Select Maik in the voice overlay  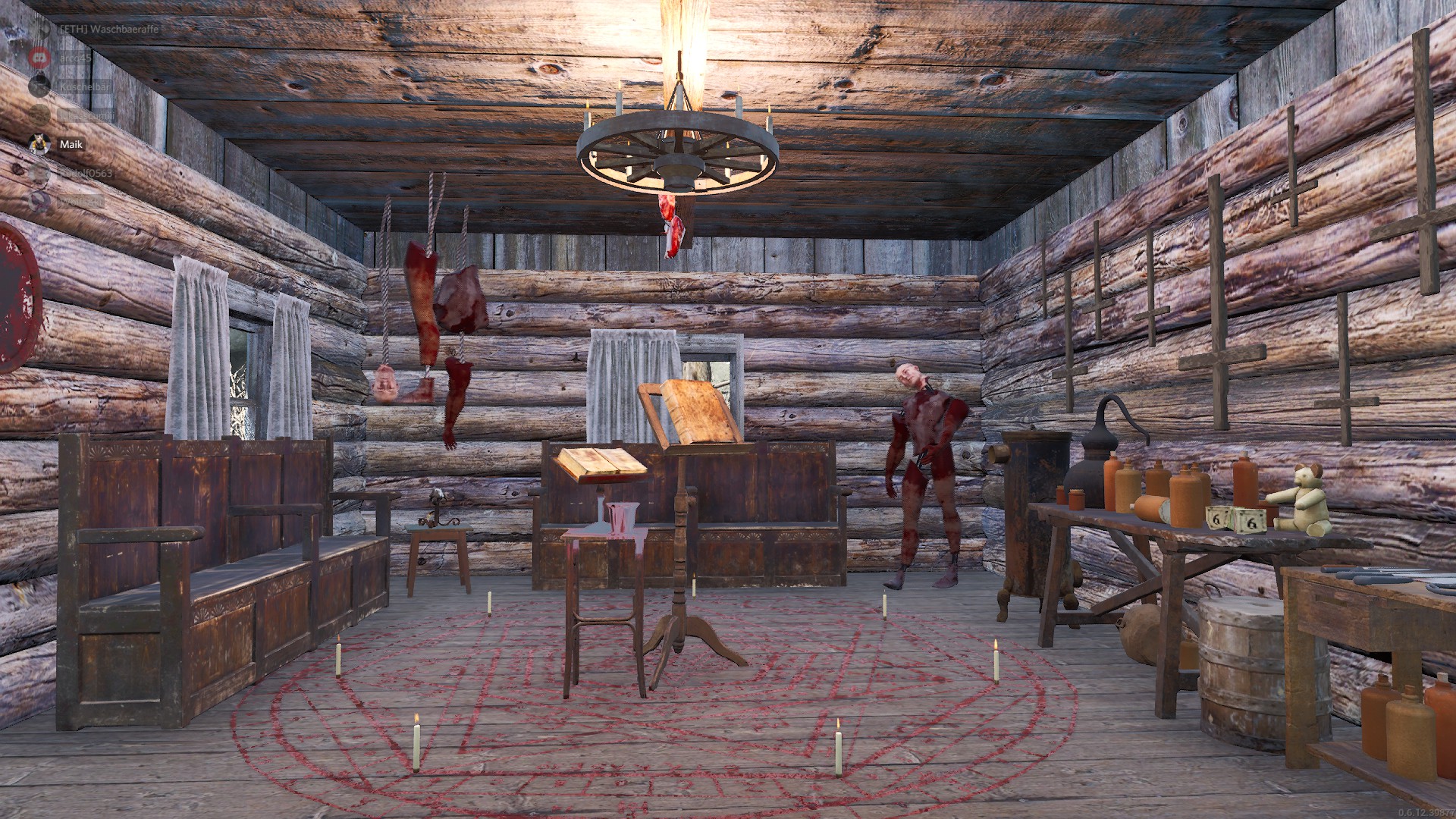tap(71, 144)
